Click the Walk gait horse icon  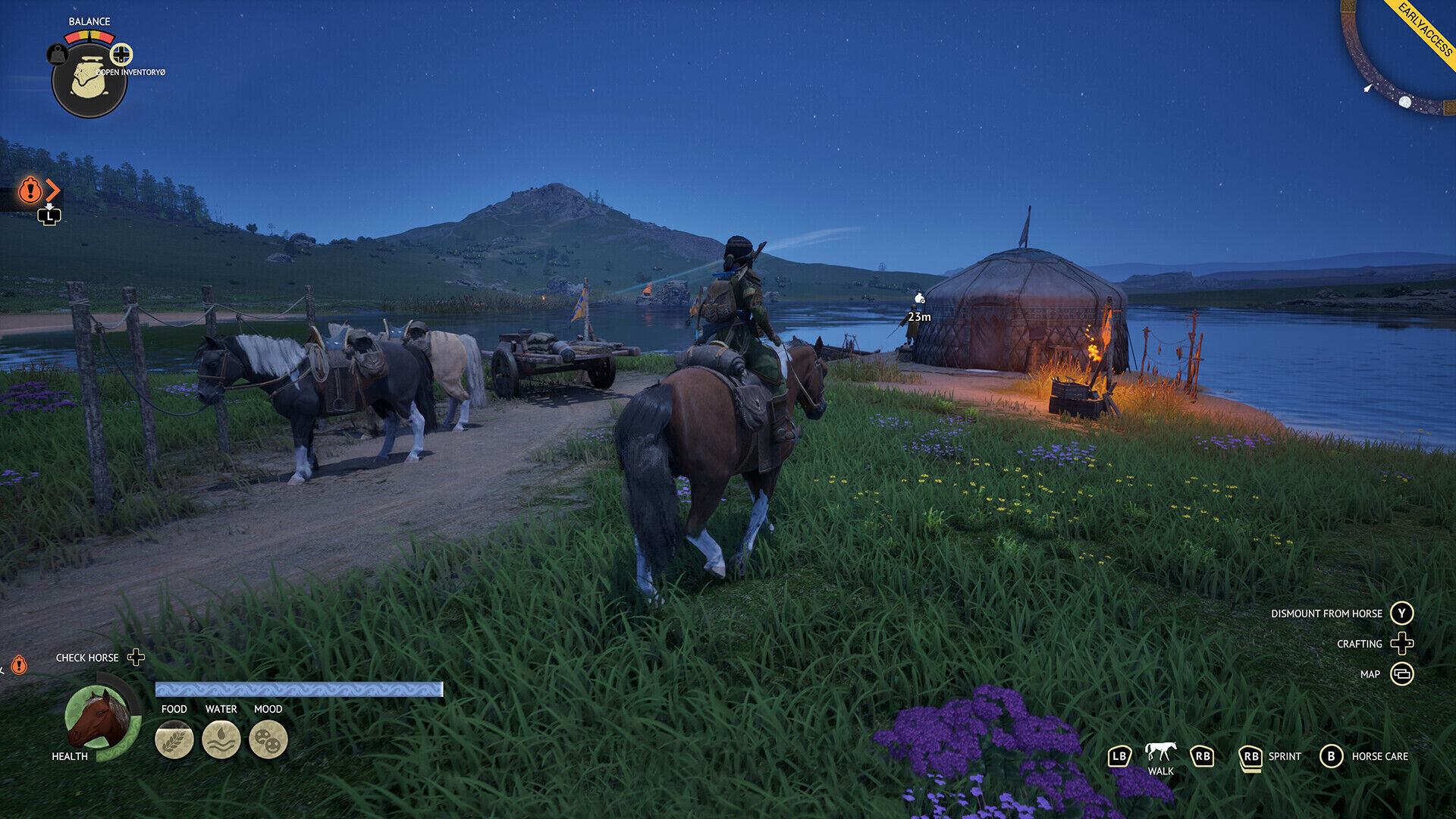pyautogui.click(x=1160, y=752)
